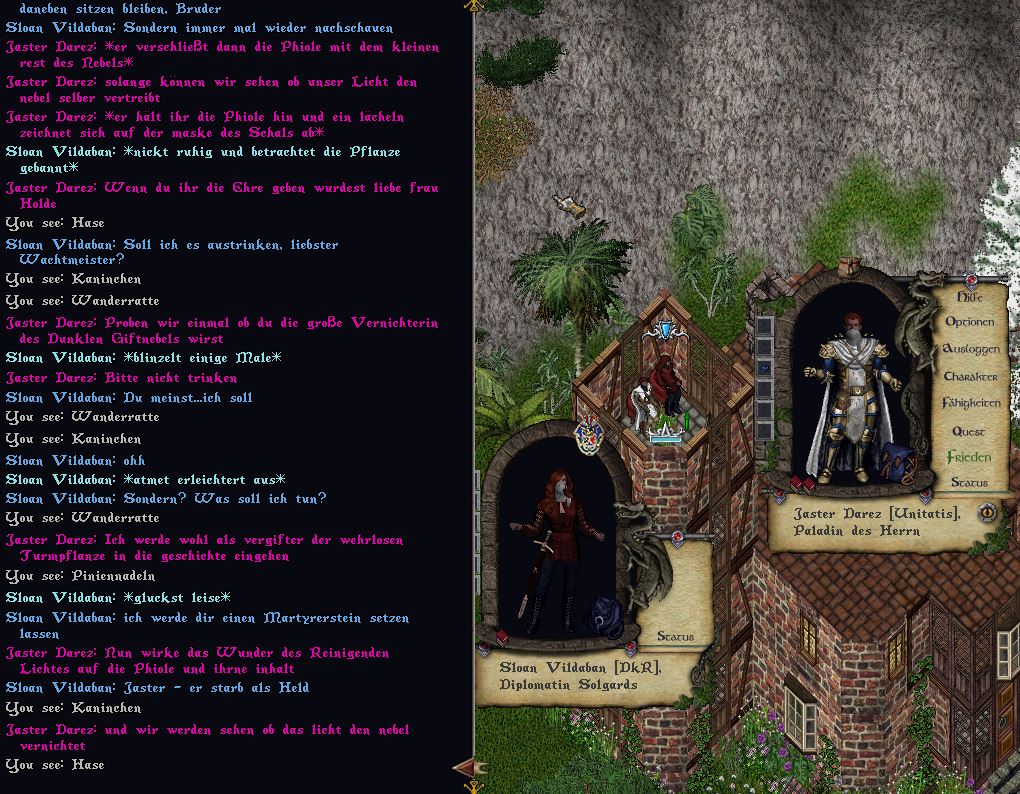Open the Charakter sheet
Screen dimensions: 1020x794
[970, 376]
